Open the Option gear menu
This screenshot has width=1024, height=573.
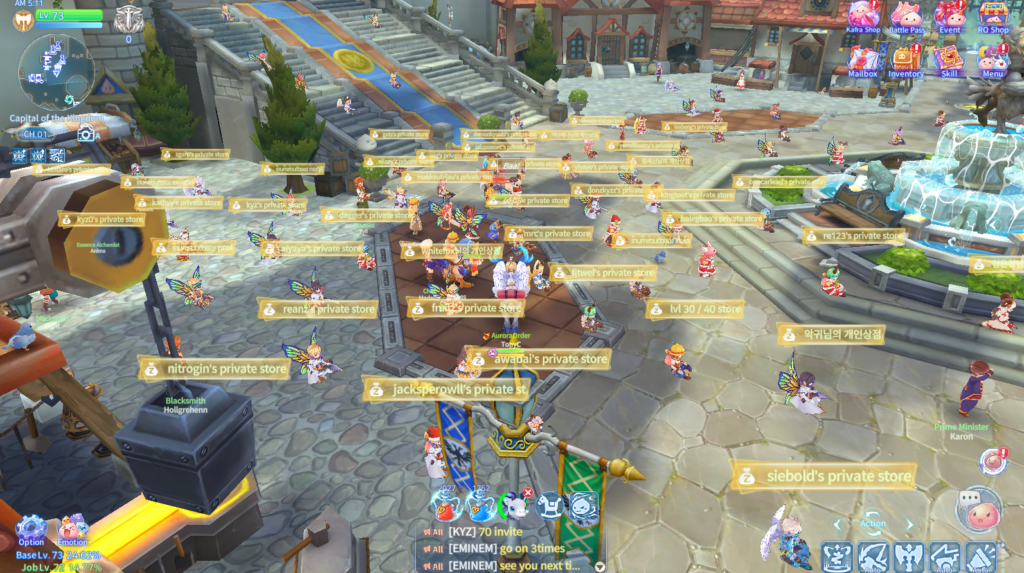pos(31,527)
